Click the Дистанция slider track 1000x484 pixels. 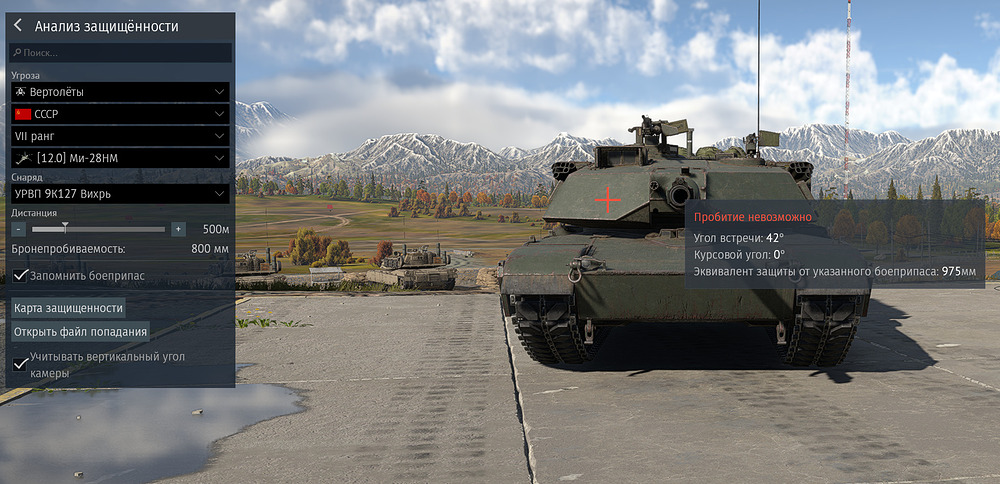[x=98, y=229]
